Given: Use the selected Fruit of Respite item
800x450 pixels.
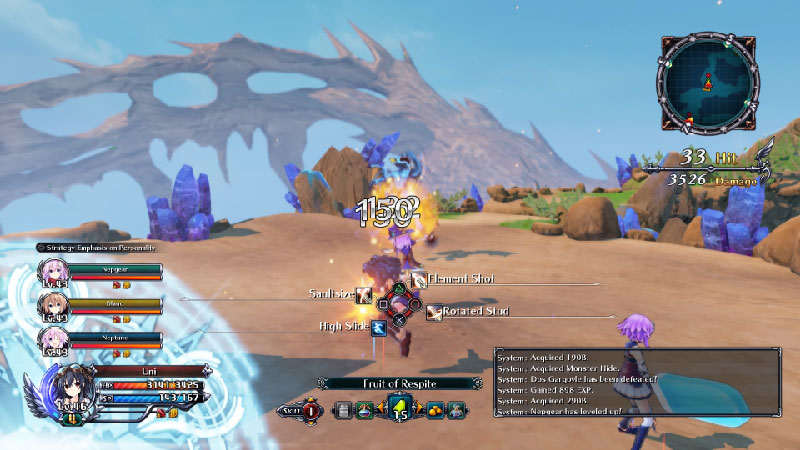Looking at the screenshot, I should (x=399, y=406).
